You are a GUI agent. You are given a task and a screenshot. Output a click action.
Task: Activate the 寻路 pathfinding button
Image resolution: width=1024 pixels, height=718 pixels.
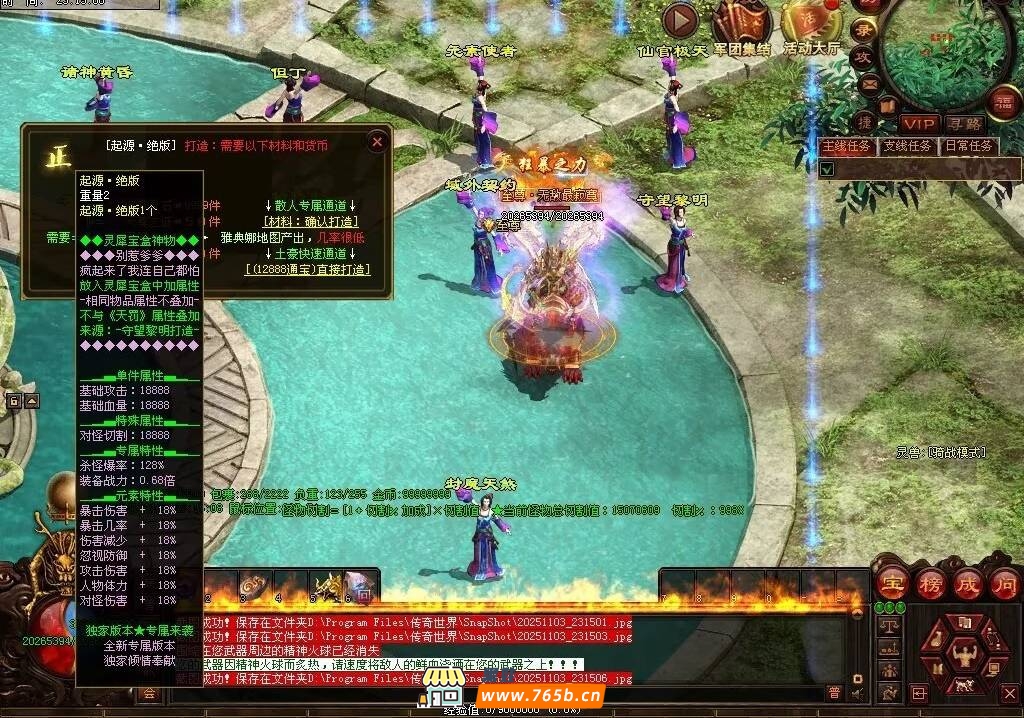coord(964,123)
